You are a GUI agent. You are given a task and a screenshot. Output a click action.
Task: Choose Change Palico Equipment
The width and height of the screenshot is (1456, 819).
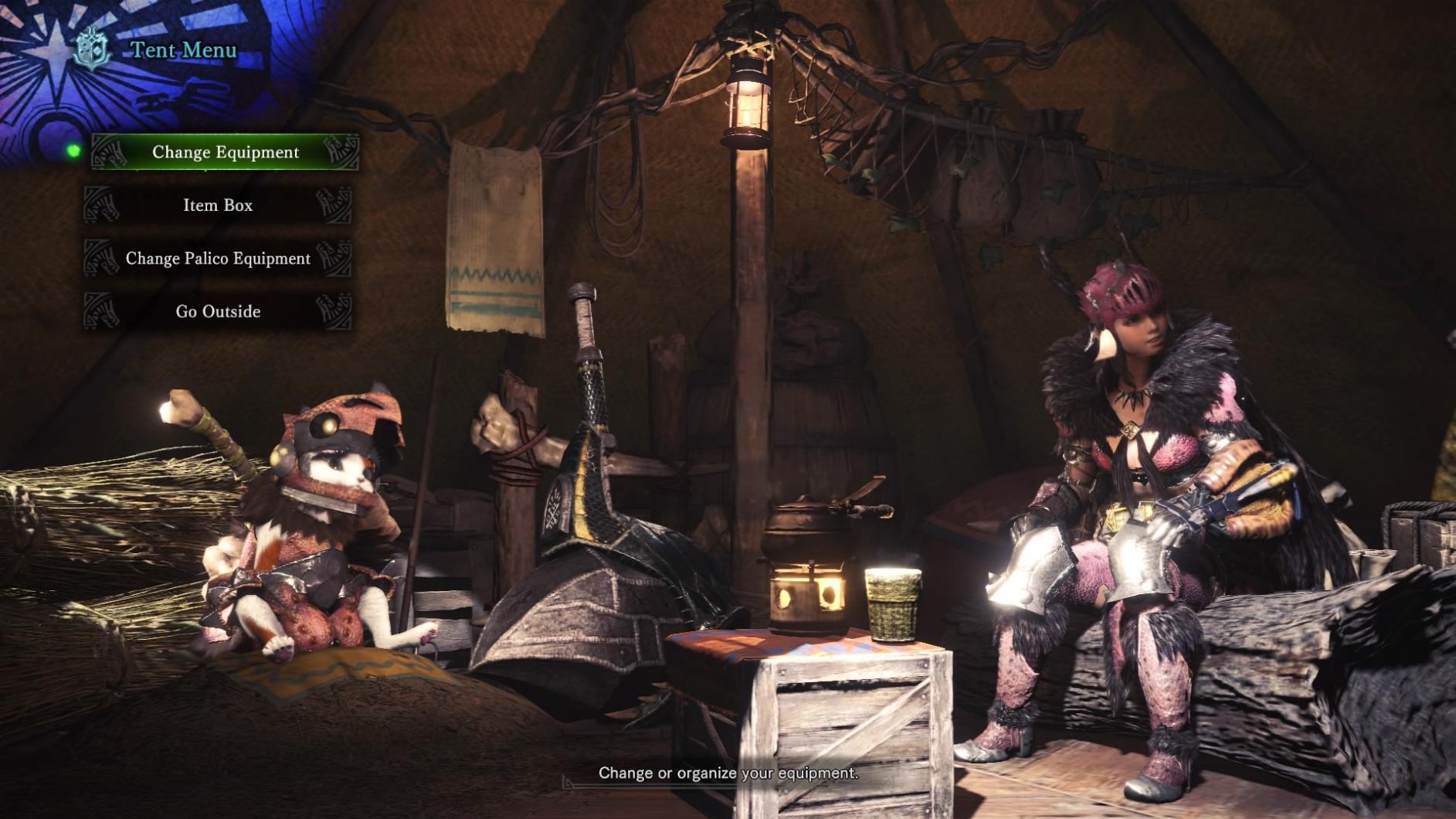[218, 259]
